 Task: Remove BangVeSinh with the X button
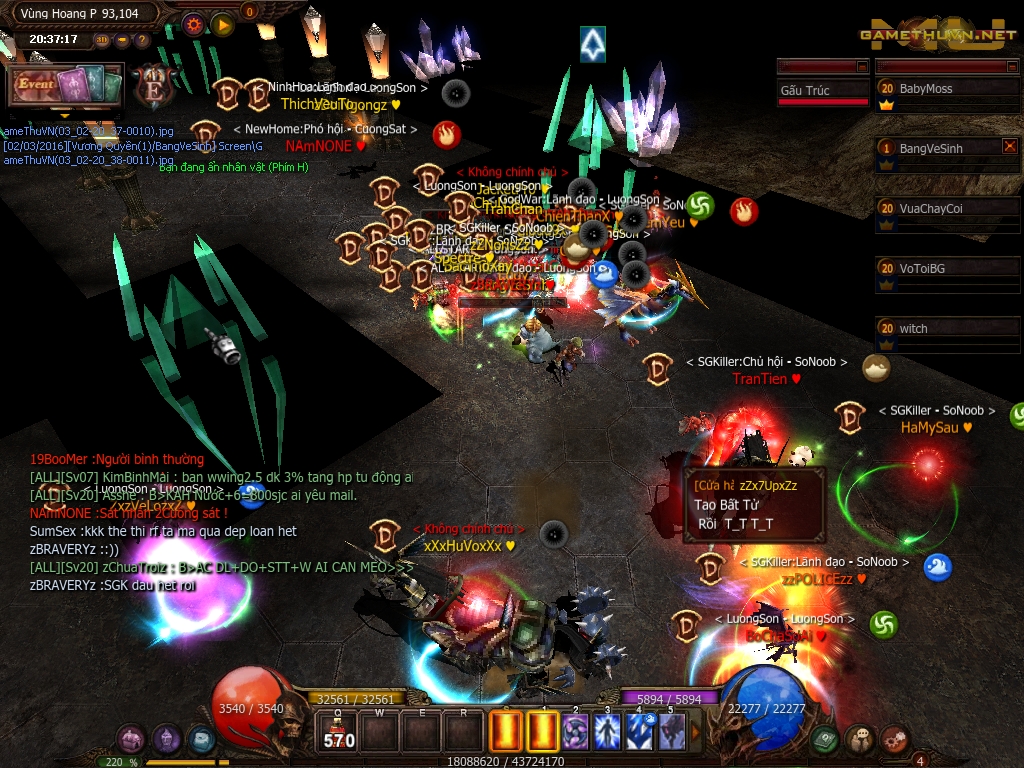(x=1009, y=146)
